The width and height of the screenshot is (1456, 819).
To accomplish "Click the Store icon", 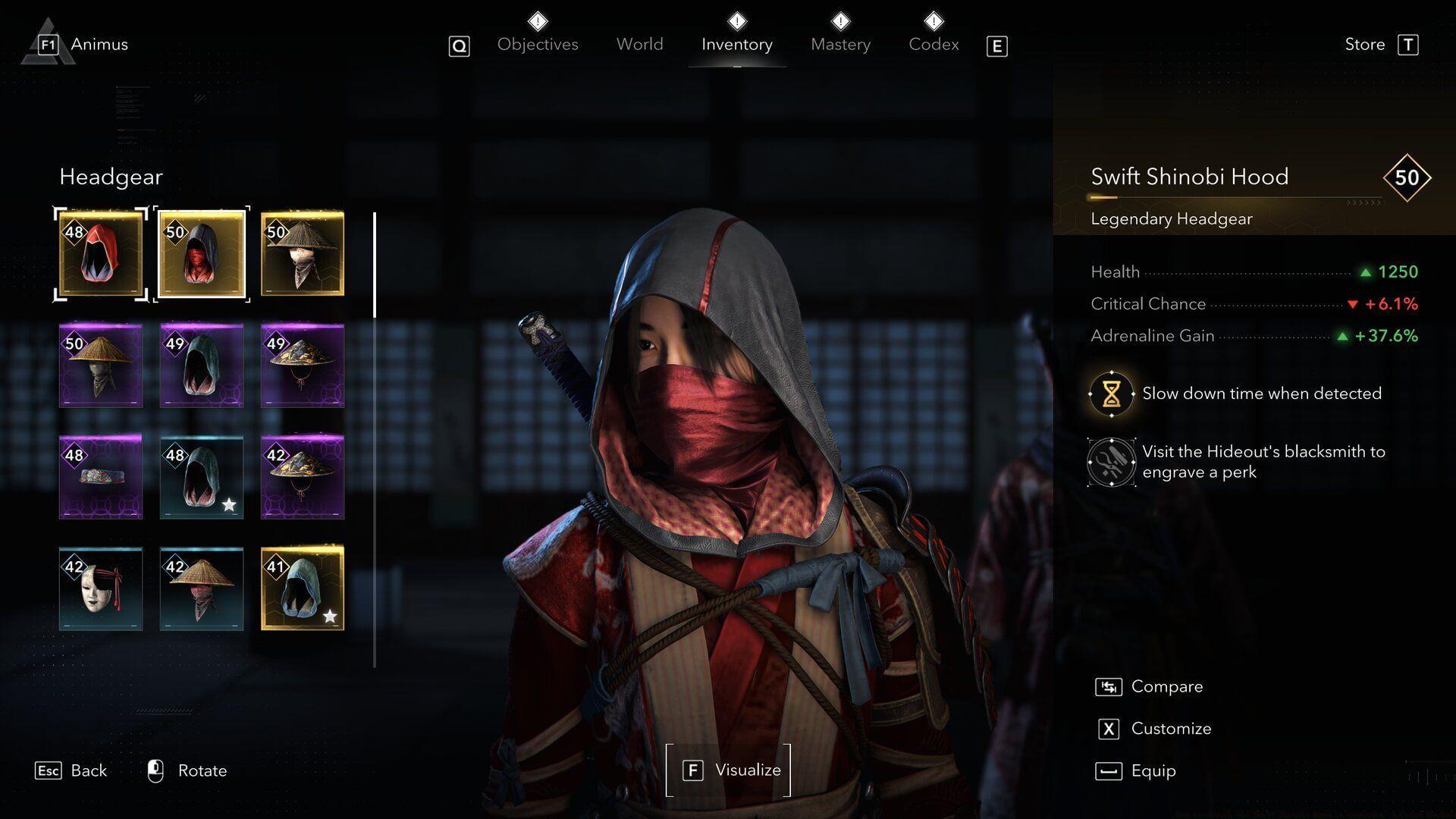I will tap(1410, 45).
